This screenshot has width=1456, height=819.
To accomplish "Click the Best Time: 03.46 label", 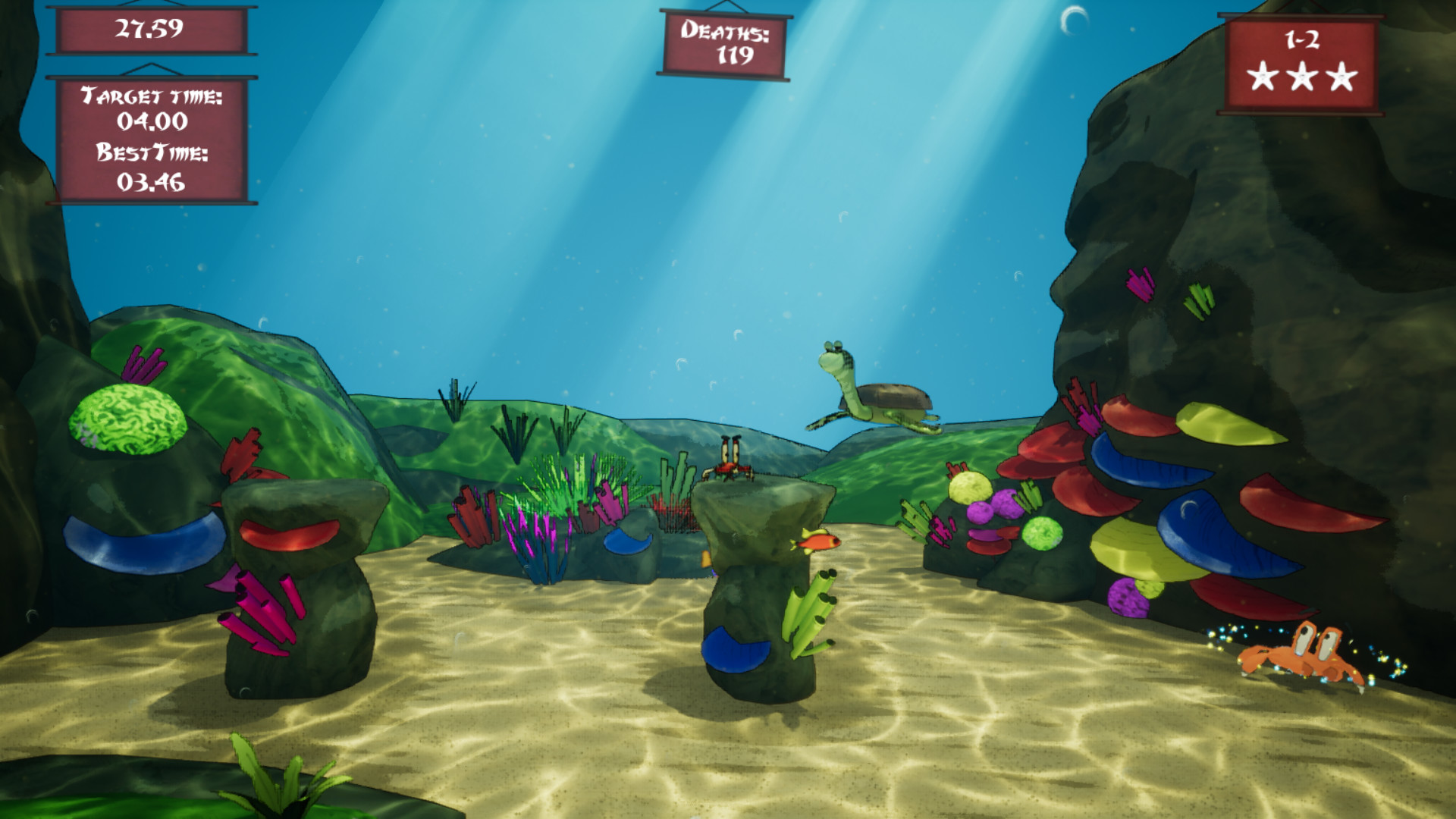I will (x=151, y=168).
